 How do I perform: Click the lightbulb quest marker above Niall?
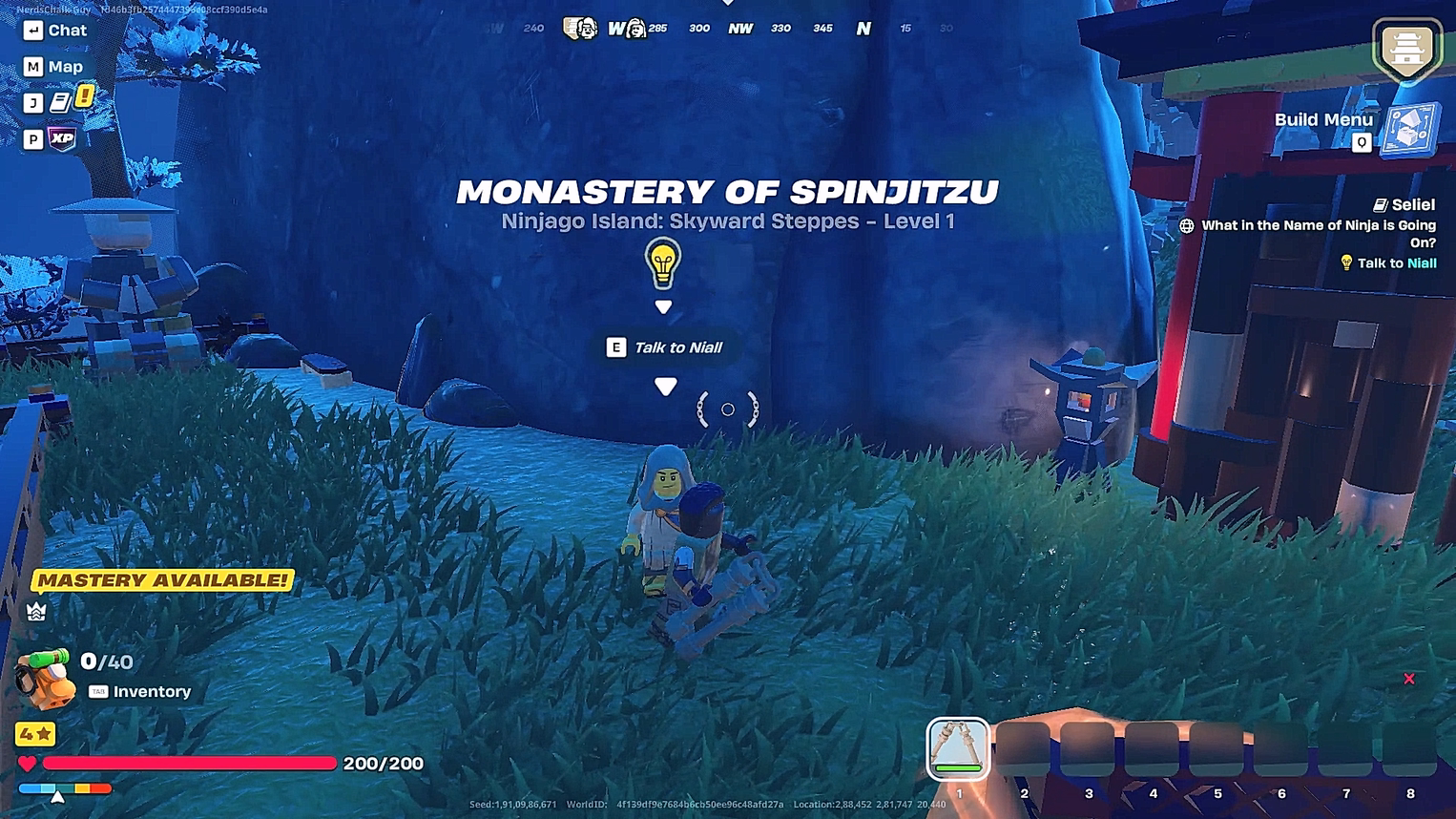point(663,262)
